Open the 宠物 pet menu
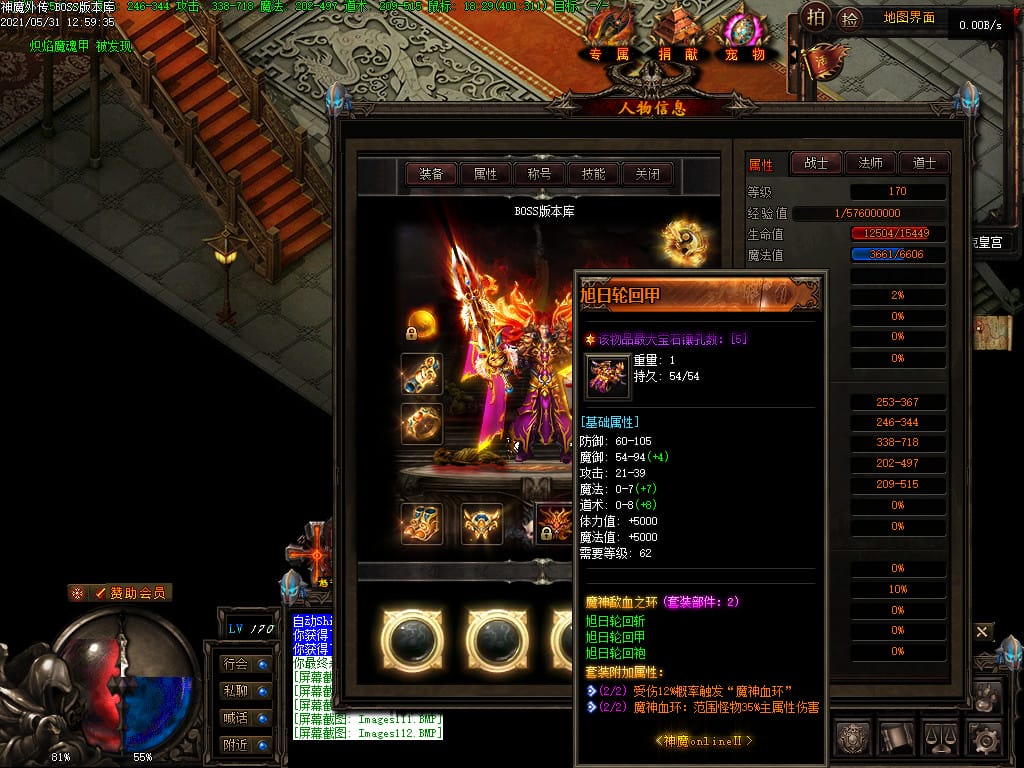 744,54
